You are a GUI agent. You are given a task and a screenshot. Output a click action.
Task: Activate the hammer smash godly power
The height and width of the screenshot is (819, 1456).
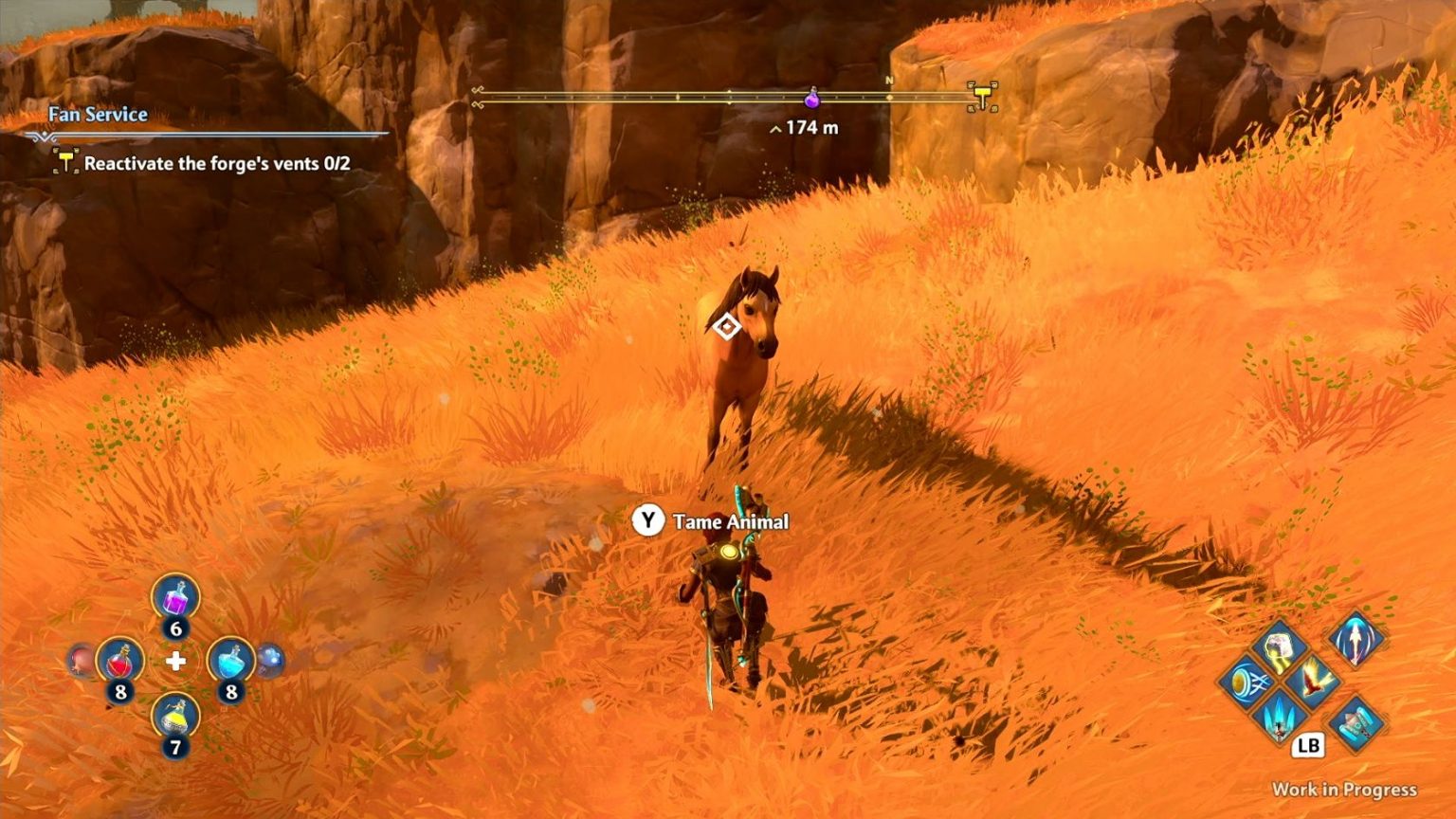point(1279,647)
